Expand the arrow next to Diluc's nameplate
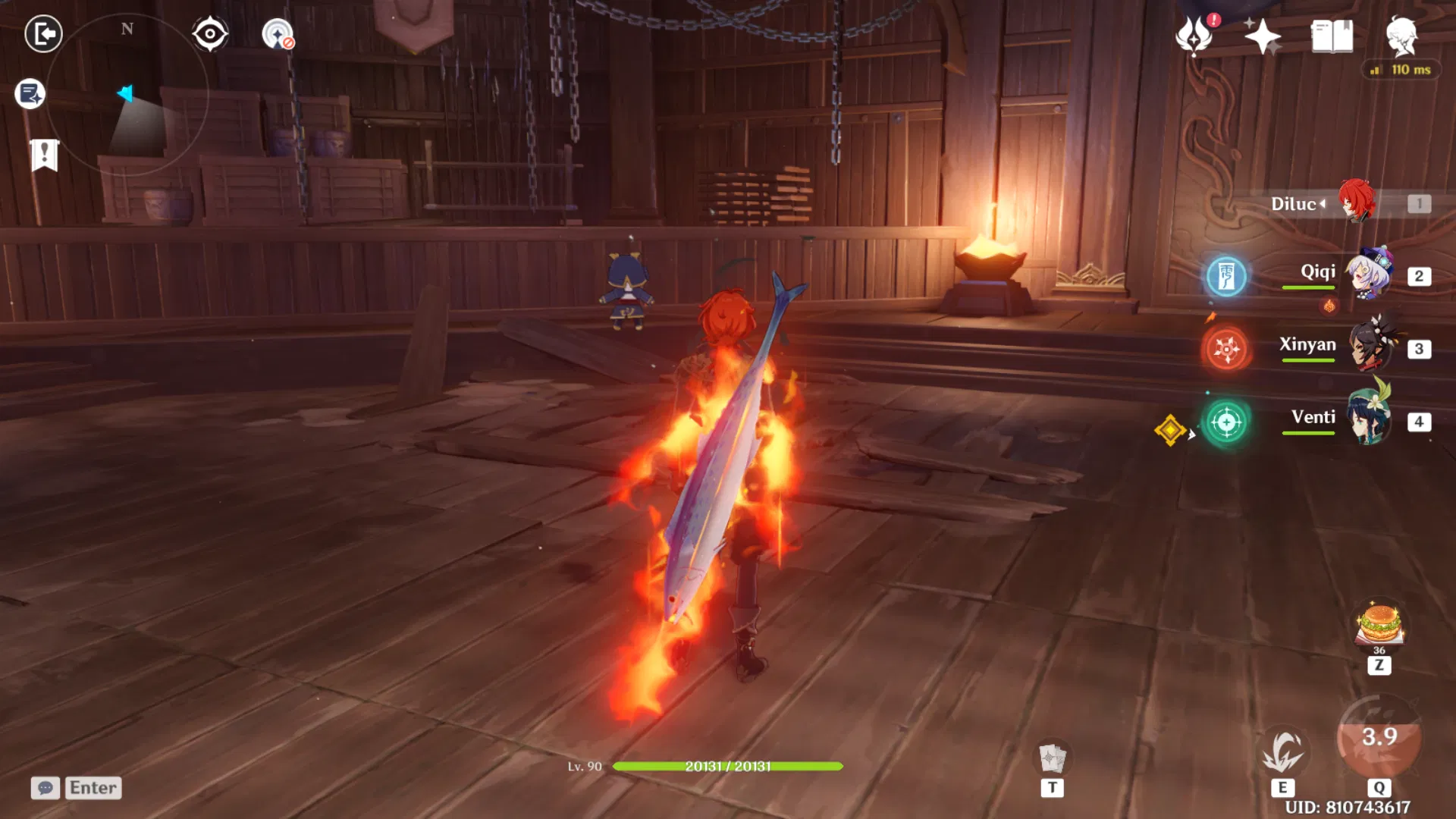This screenshot has height=819, width=1456. (x=1323, y=203)
